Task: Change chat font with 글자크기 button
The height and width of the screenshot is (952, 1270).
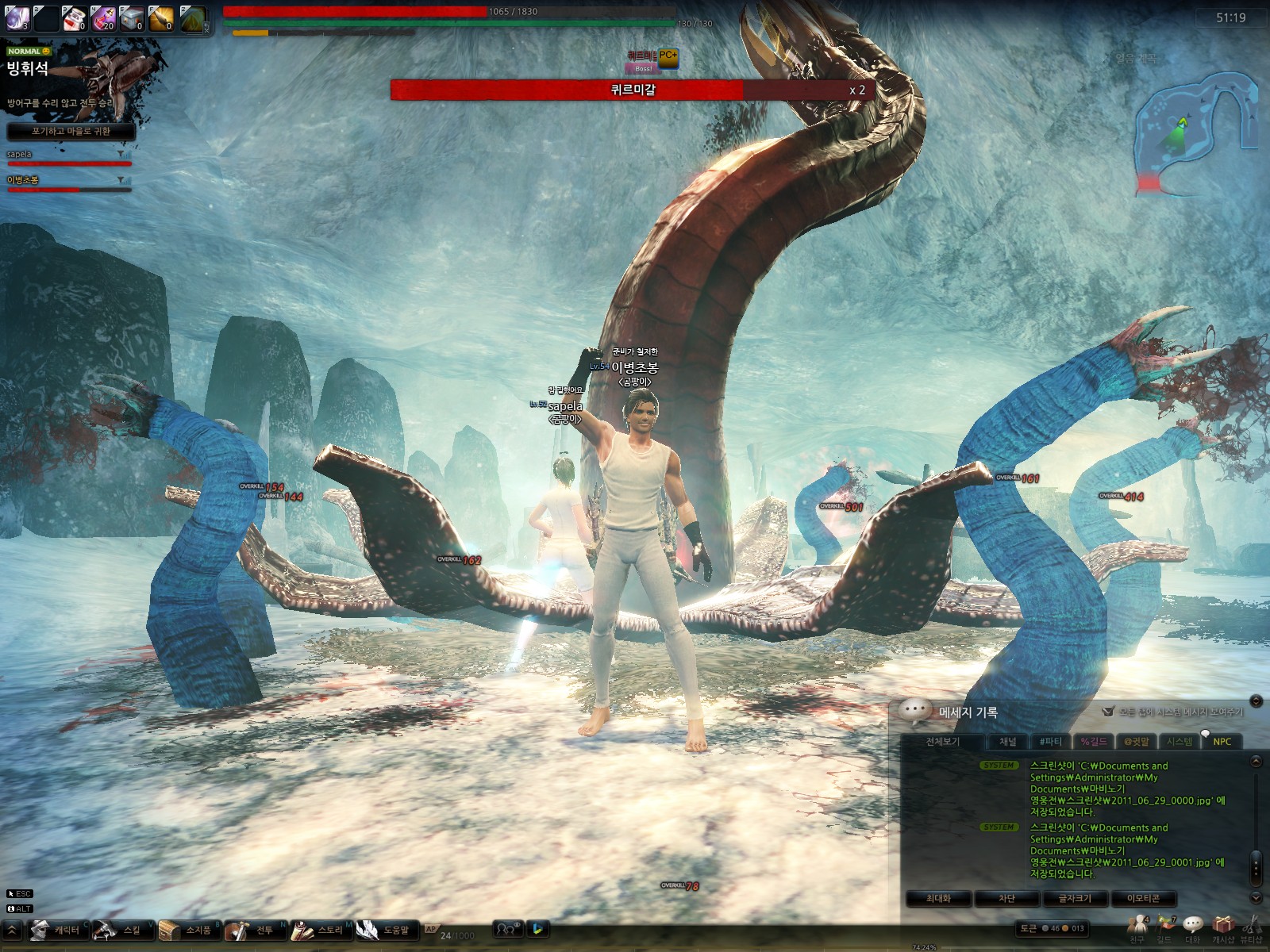Action: [1075, 898]
